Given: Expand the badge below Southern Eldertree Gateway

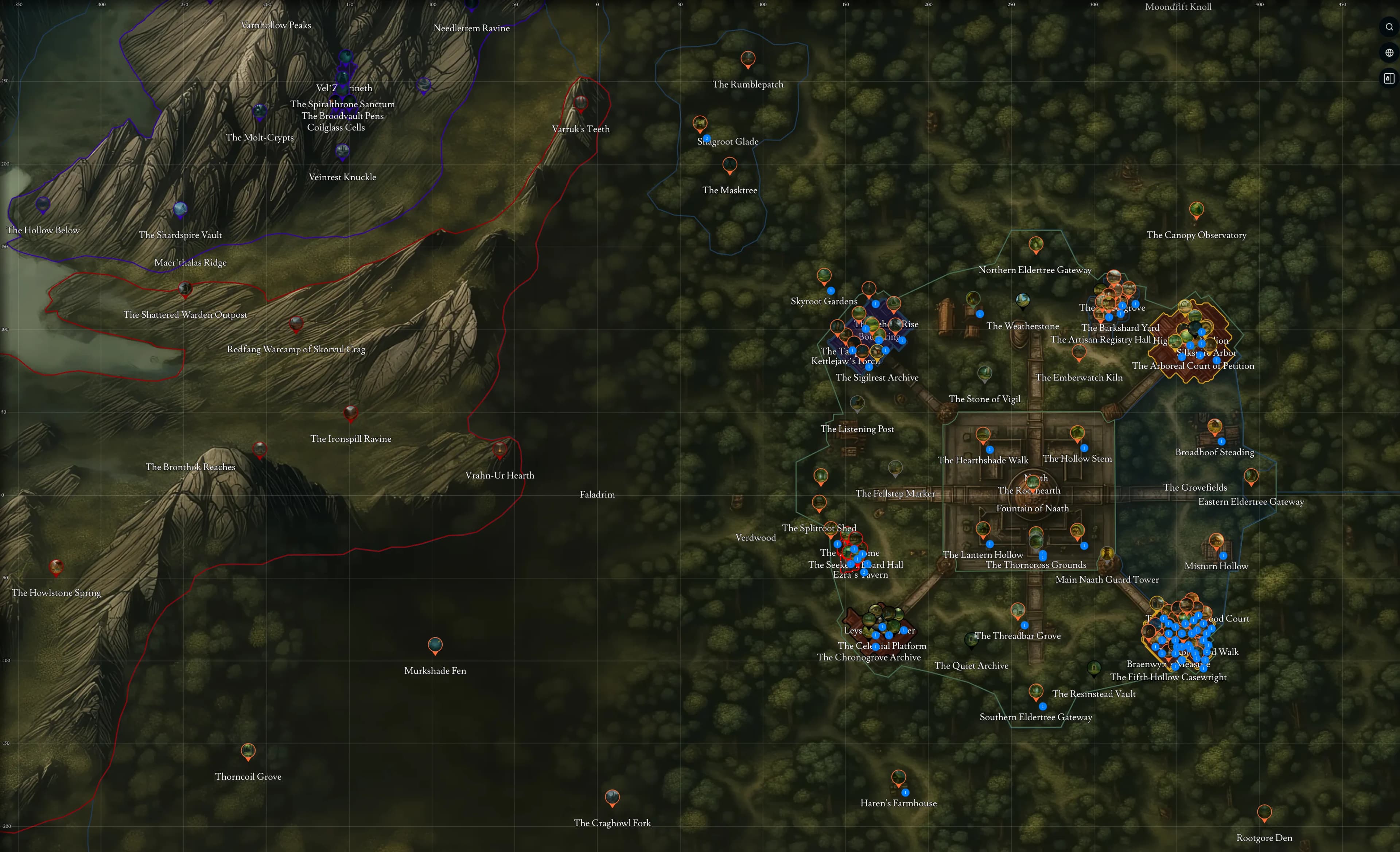Looking at the screenshot, I should point(1043,707).
